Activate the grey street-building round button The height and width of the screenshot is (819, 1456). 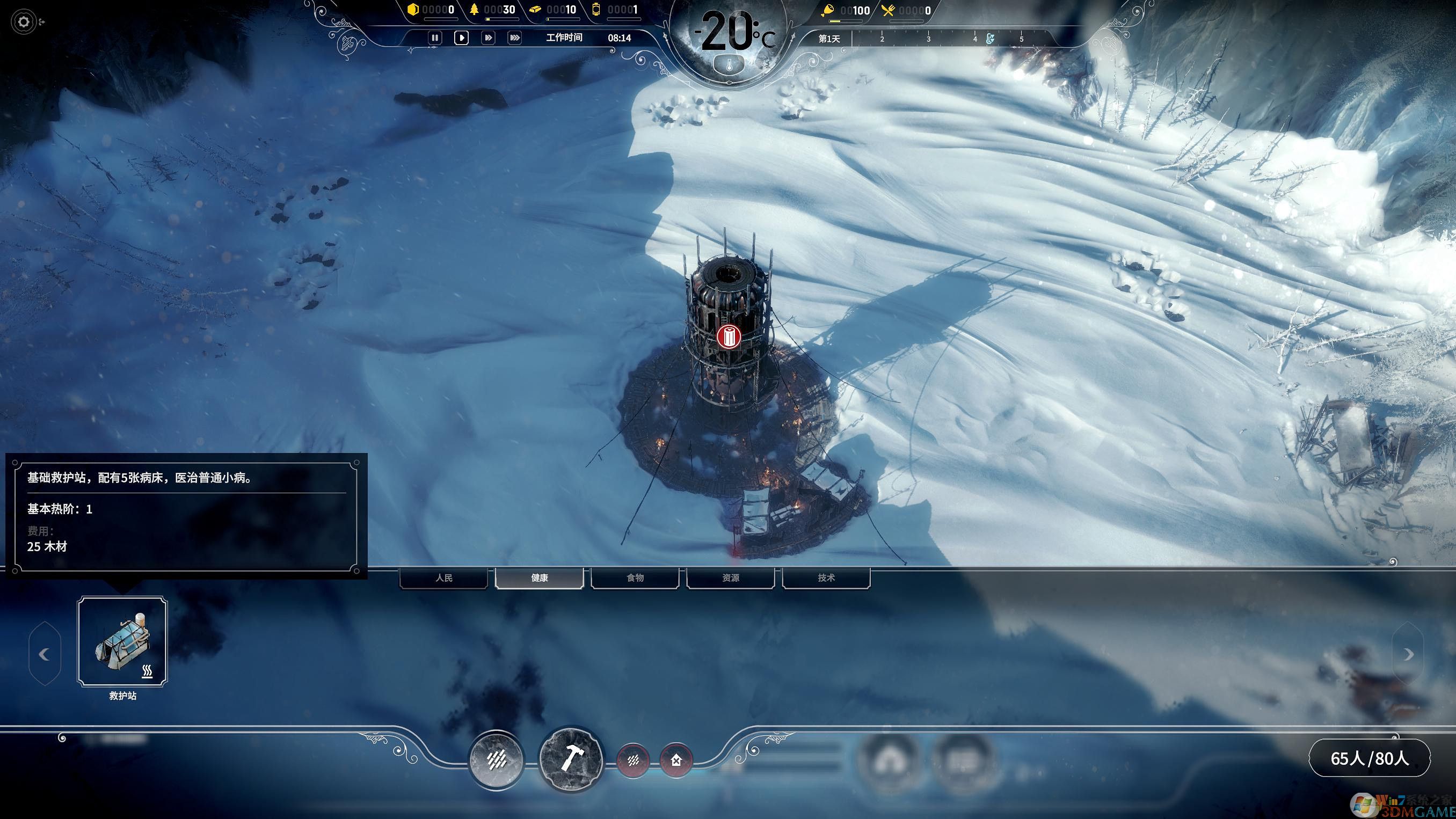tap(497, 759)
